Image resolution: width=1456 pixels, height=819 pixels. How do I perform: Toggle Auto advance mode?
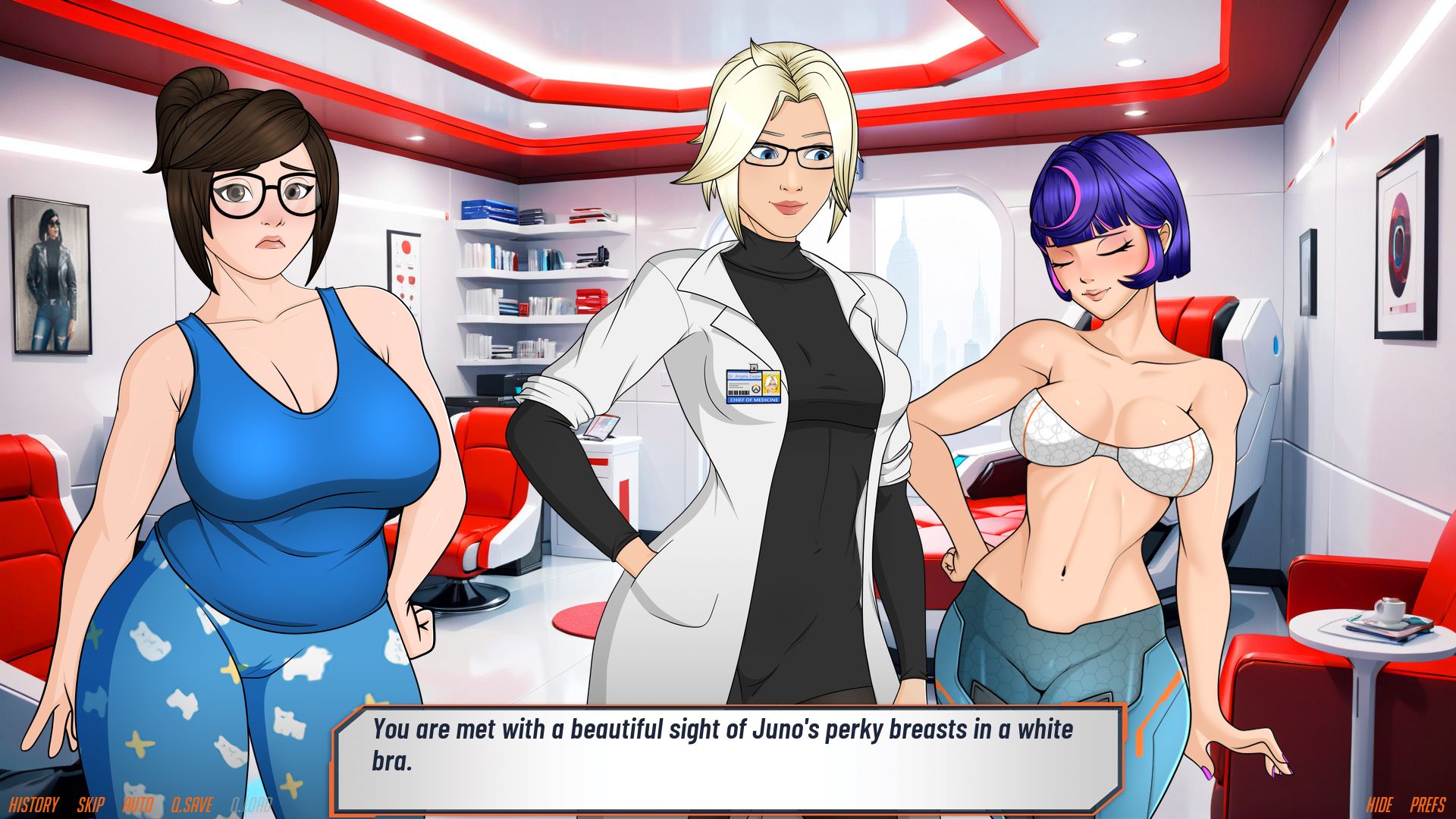pos(138,805)
